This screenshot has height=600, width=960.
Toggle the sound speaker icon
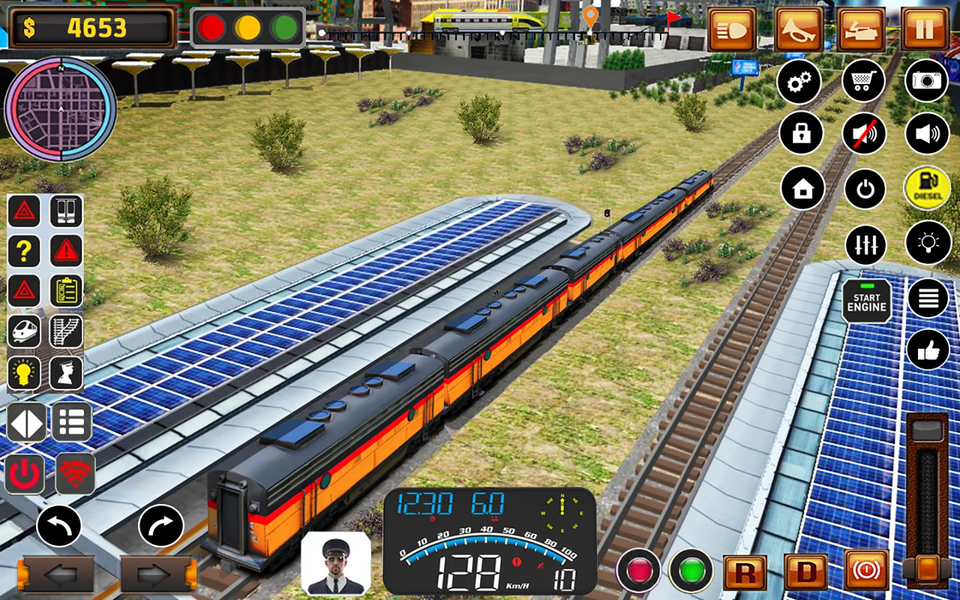click(927, 134)
